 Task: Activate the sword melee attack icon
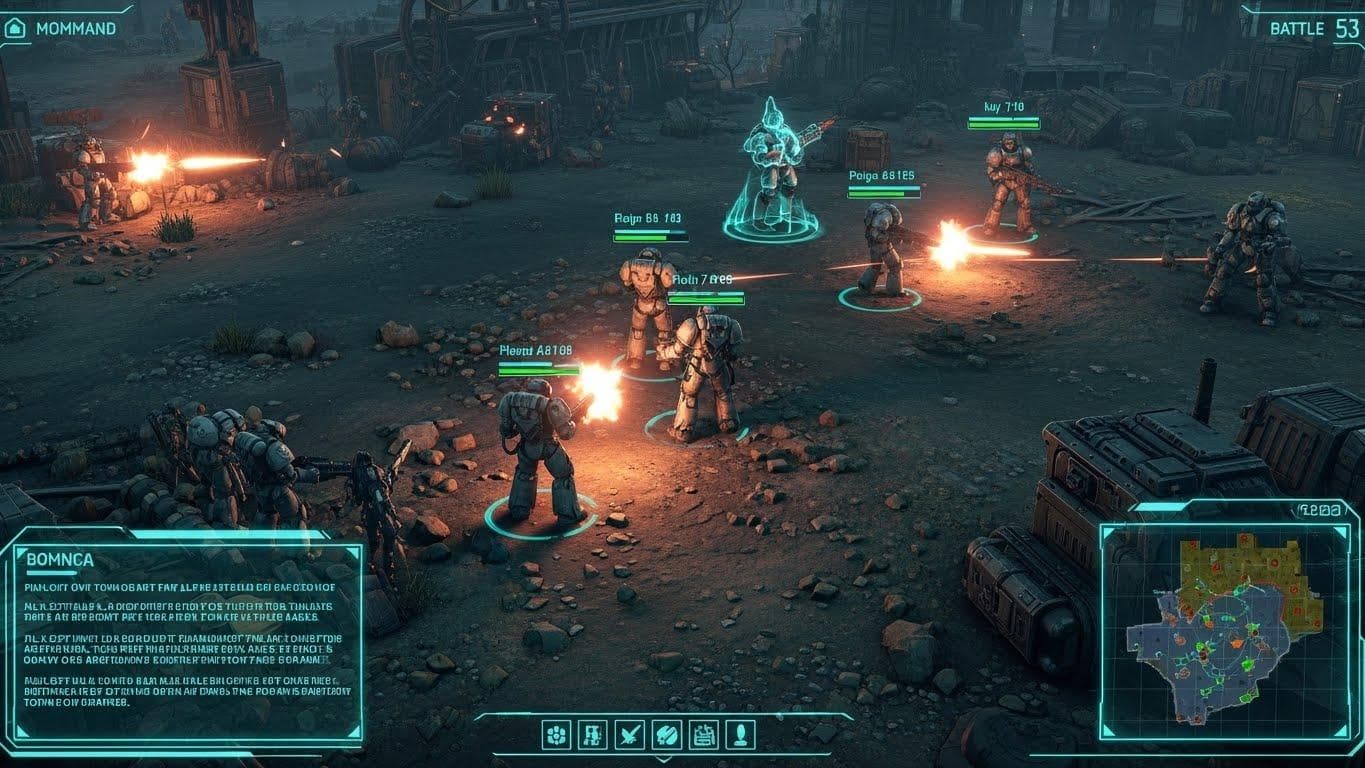pyautogui.click(x=629, y=735)
